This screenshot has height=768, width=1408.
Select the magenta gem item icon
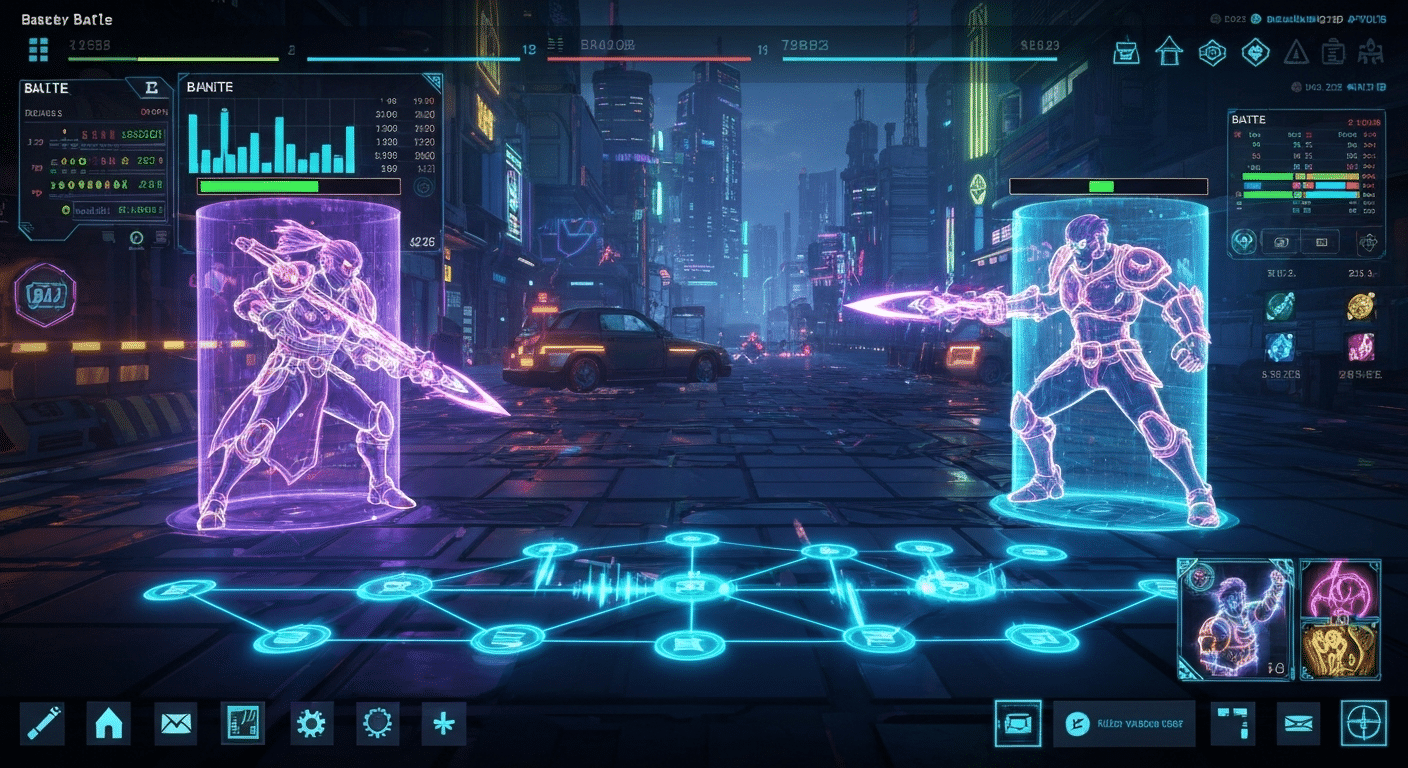pos(1361,346)
